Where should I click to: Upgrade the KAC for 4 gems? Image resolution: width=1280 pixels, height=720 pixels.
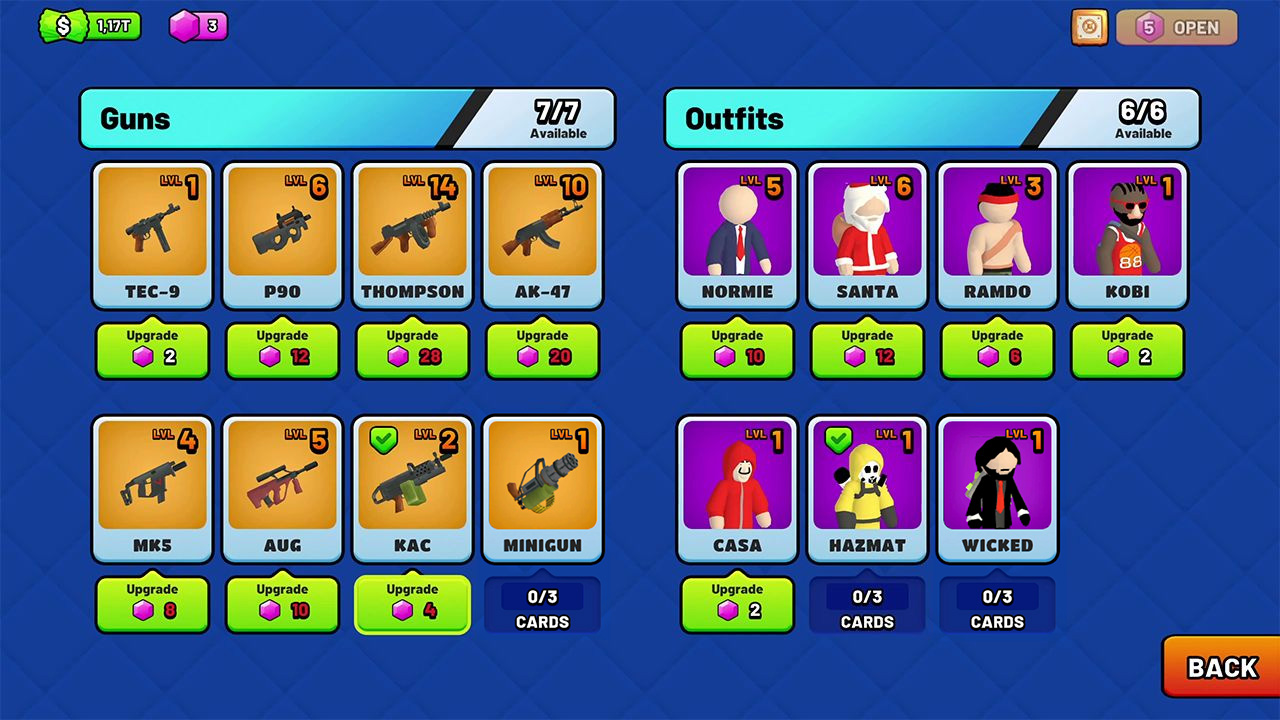pyautogui.click(x=412, y=604)
